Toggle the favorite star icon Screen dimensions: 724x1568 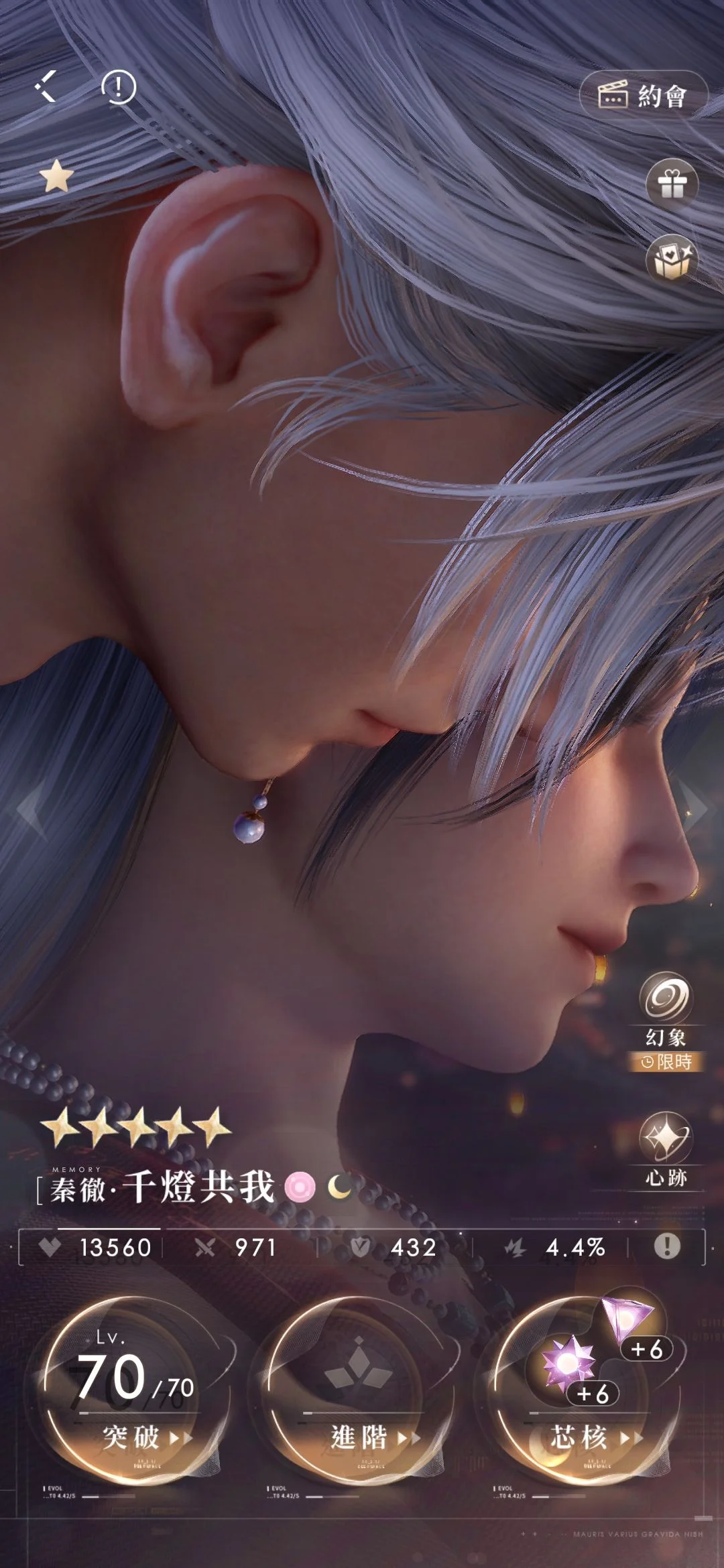click(56, 177)
